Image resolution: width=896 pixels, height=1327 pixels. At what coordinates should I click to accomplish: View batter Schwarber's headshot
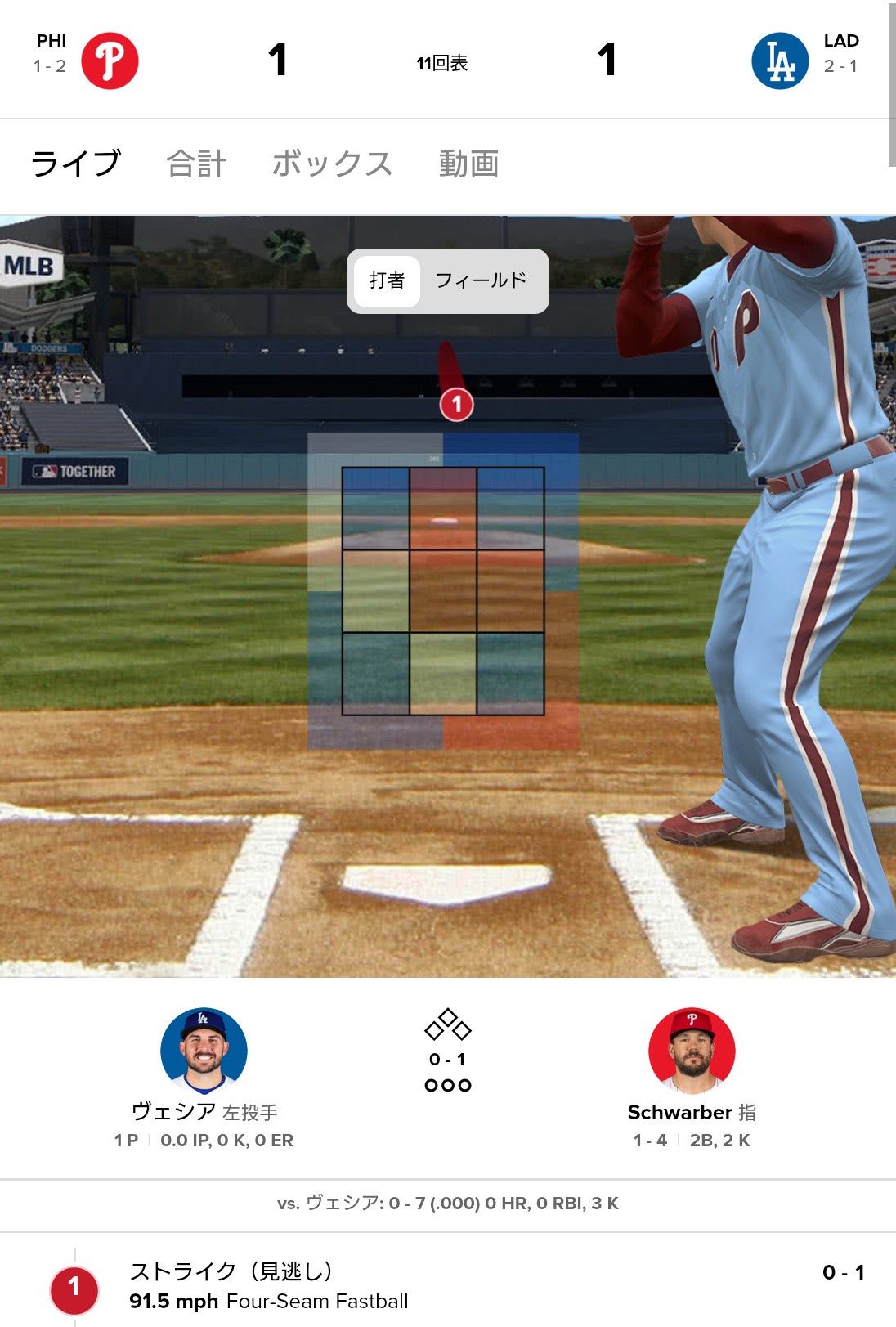click(692, 1051)
